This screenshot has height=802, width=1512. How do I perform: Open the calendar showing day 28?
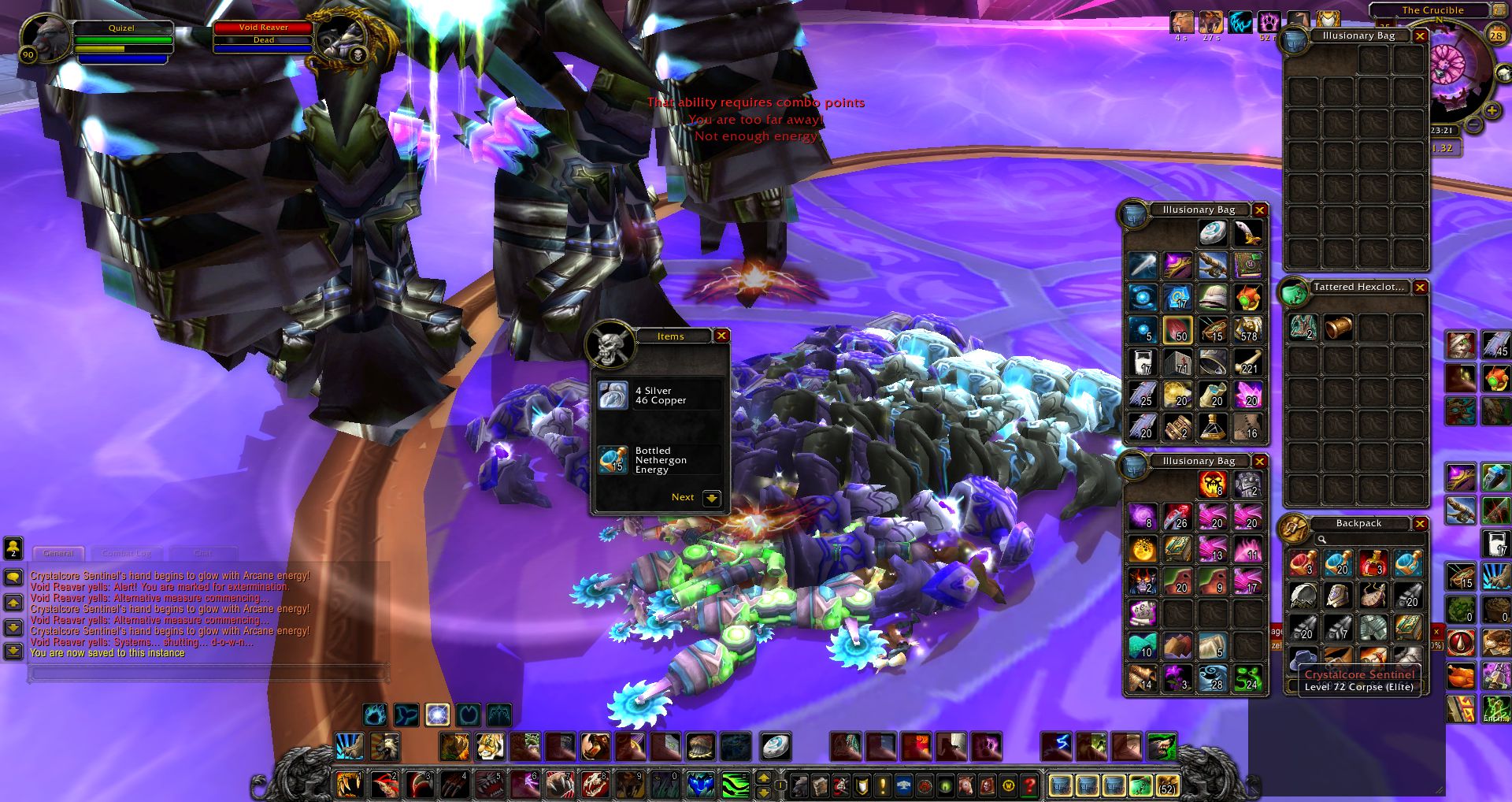(x=1496, y=35)
